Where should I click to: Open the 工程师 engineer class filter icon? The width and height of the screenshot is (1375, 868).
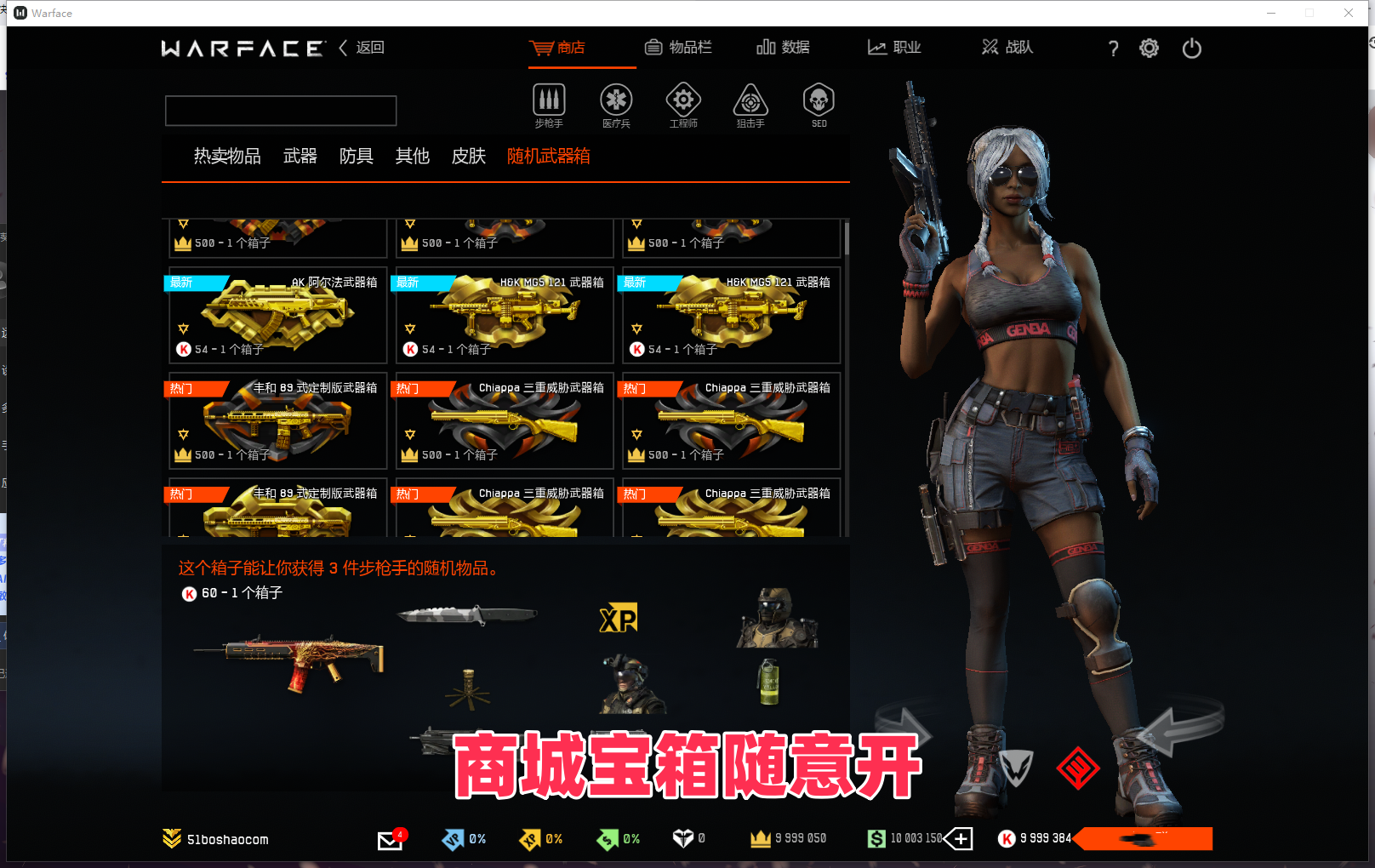click(x=683, y=100)
